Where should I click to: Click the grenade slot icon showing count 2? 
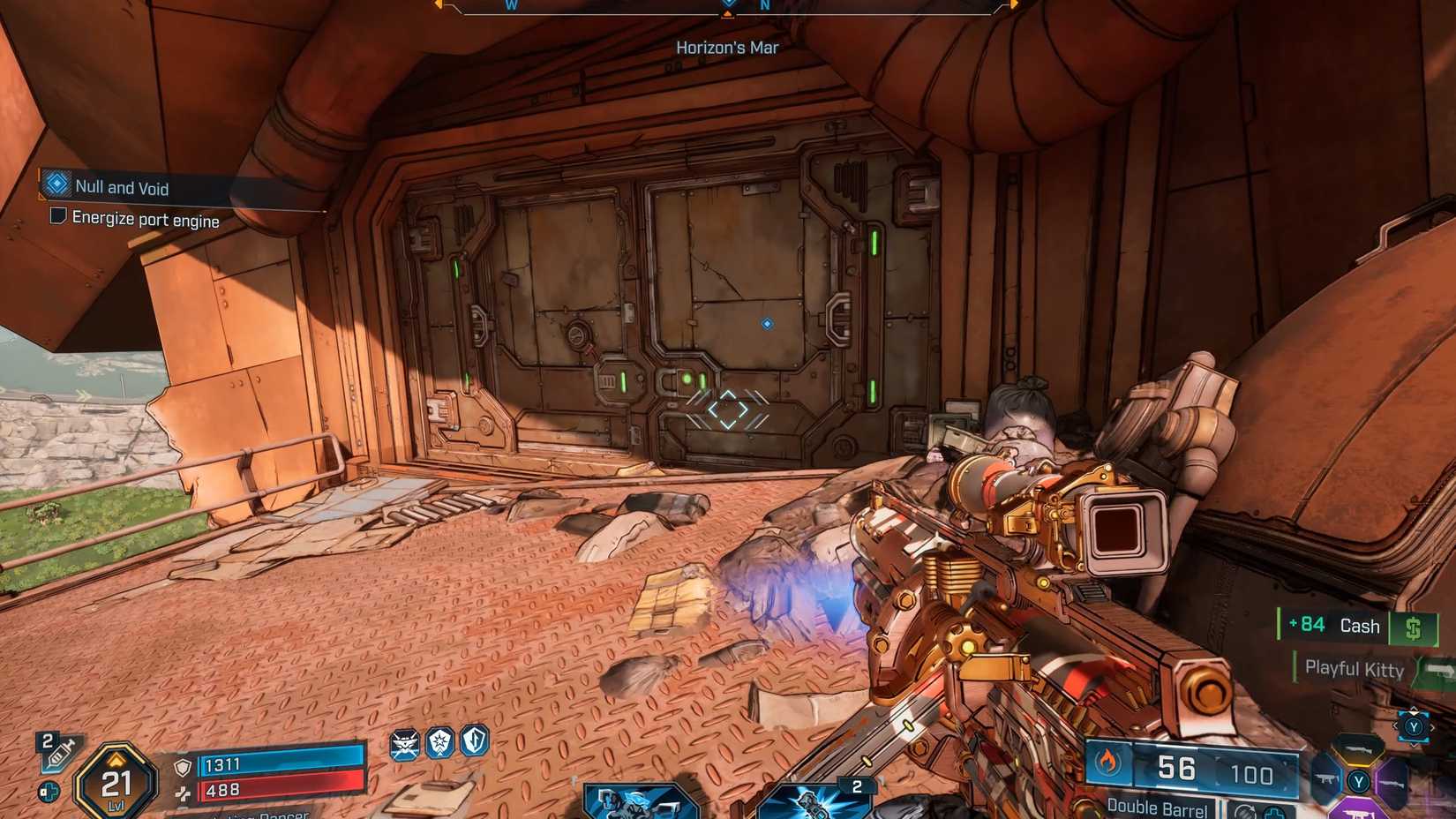[x=815, y=801]
